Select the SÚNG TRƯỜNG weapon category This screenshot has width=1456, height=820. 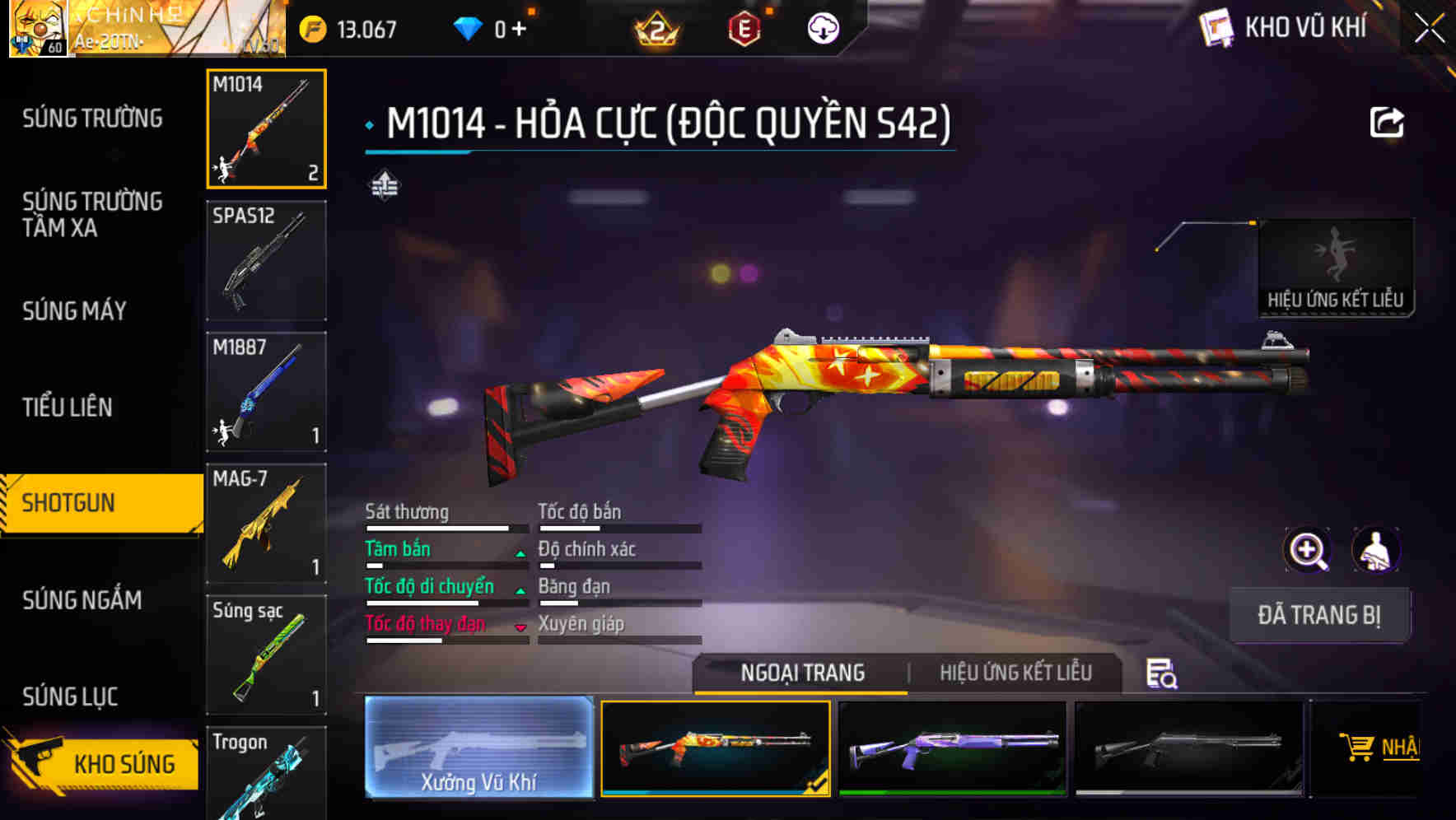[89, 118]
